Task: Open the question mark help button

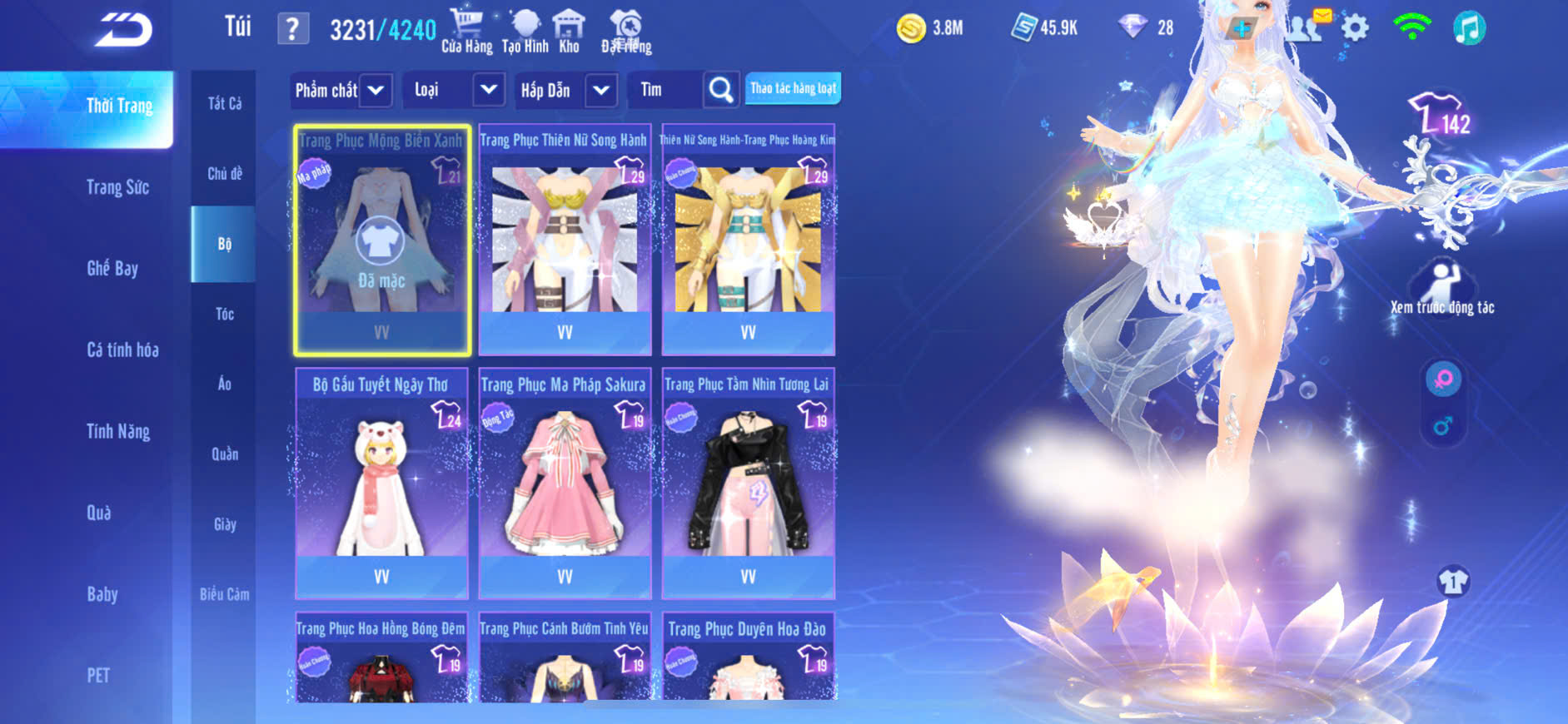Action: pyautogui.click(x=292, y=30)
